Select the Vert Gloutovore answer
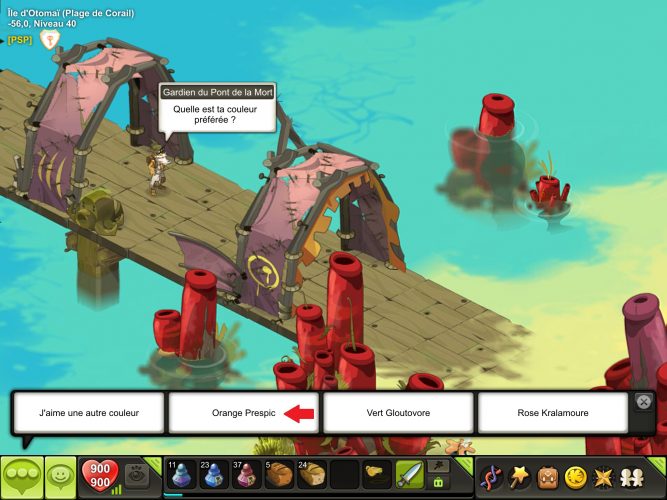667x500 pixels. coord(398,412)
